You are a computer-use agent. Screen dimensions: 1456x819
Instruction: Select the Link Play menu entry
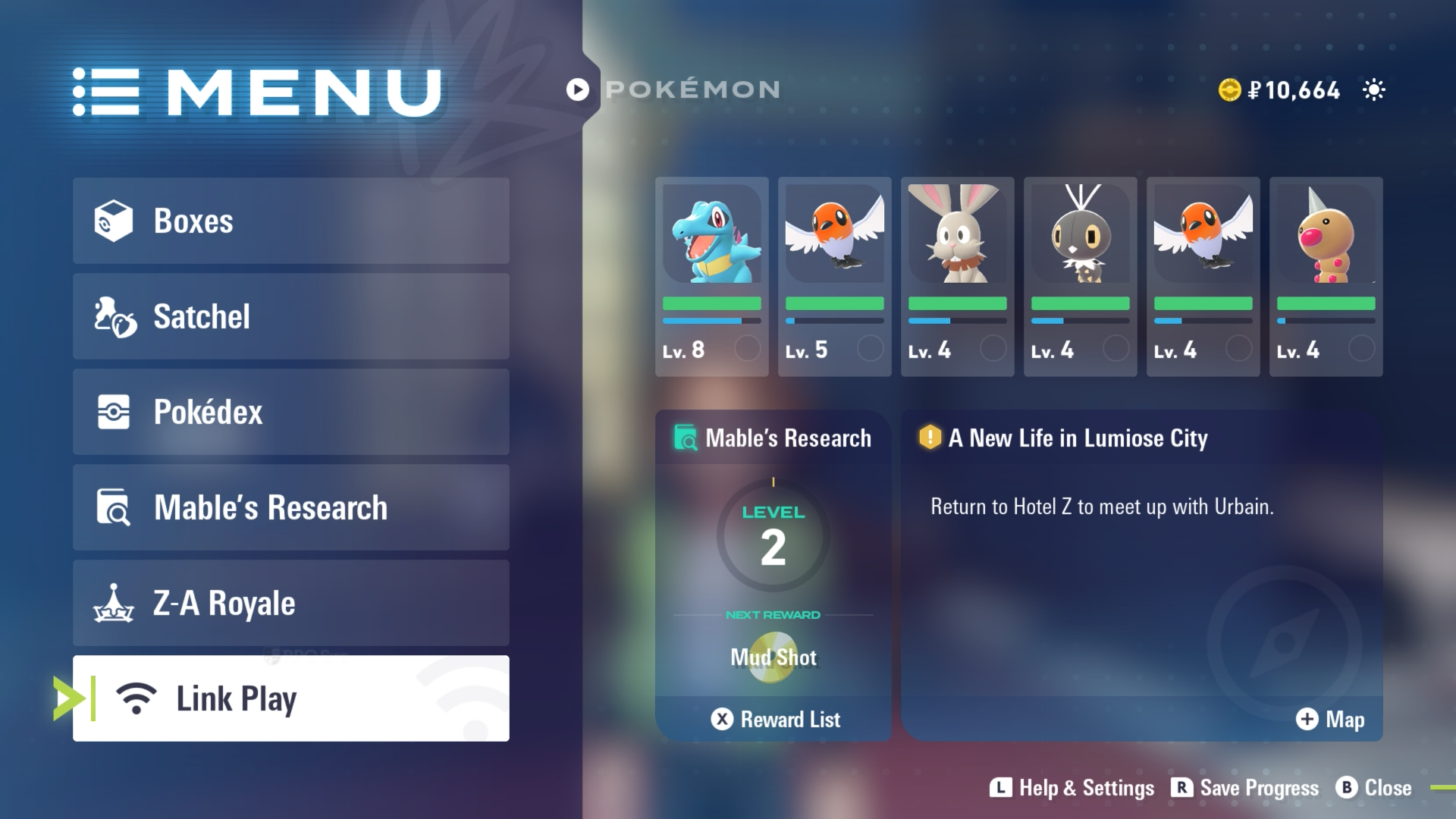[x=290, y=698]
